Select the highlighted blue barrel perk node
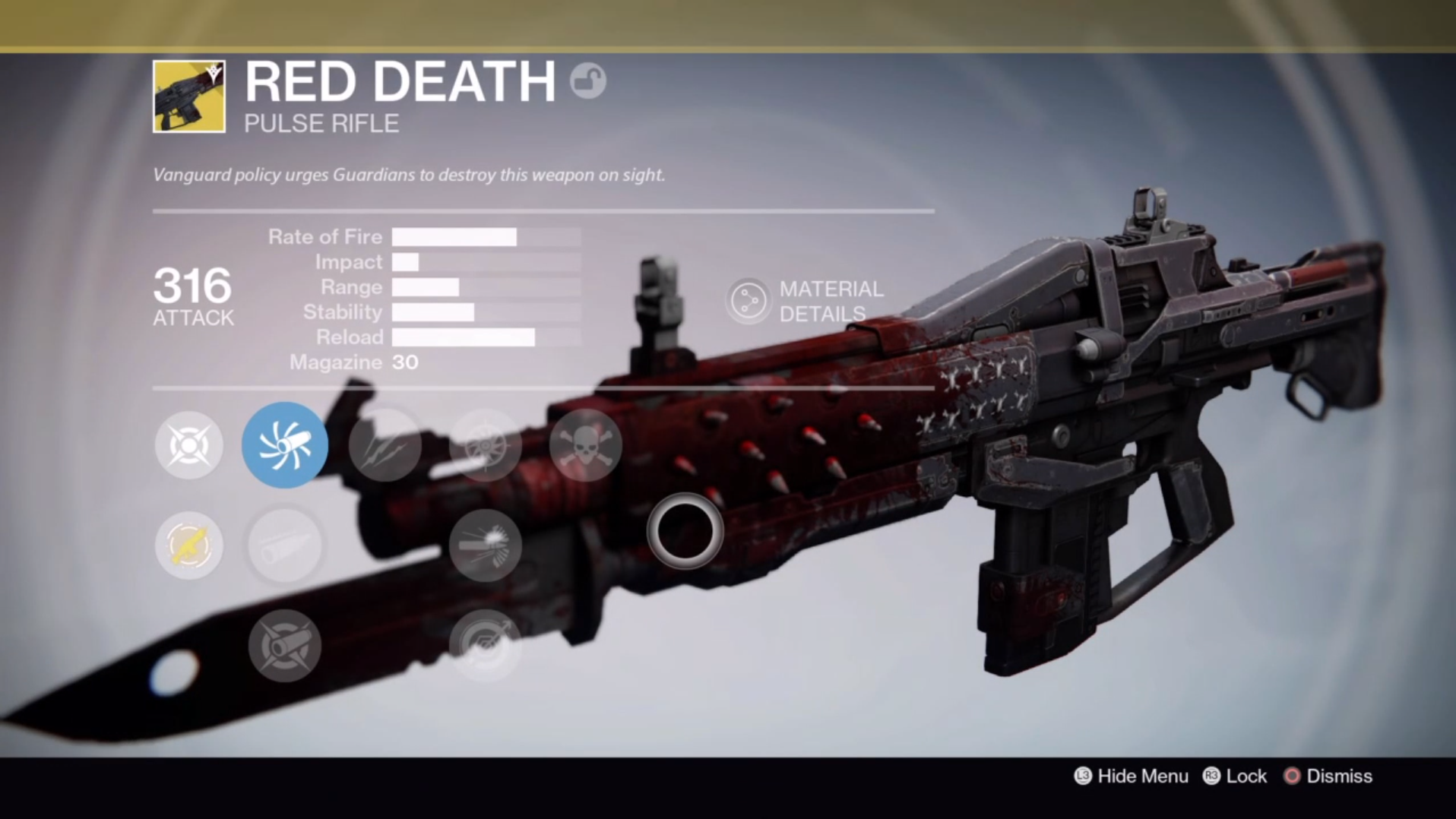 285,444
